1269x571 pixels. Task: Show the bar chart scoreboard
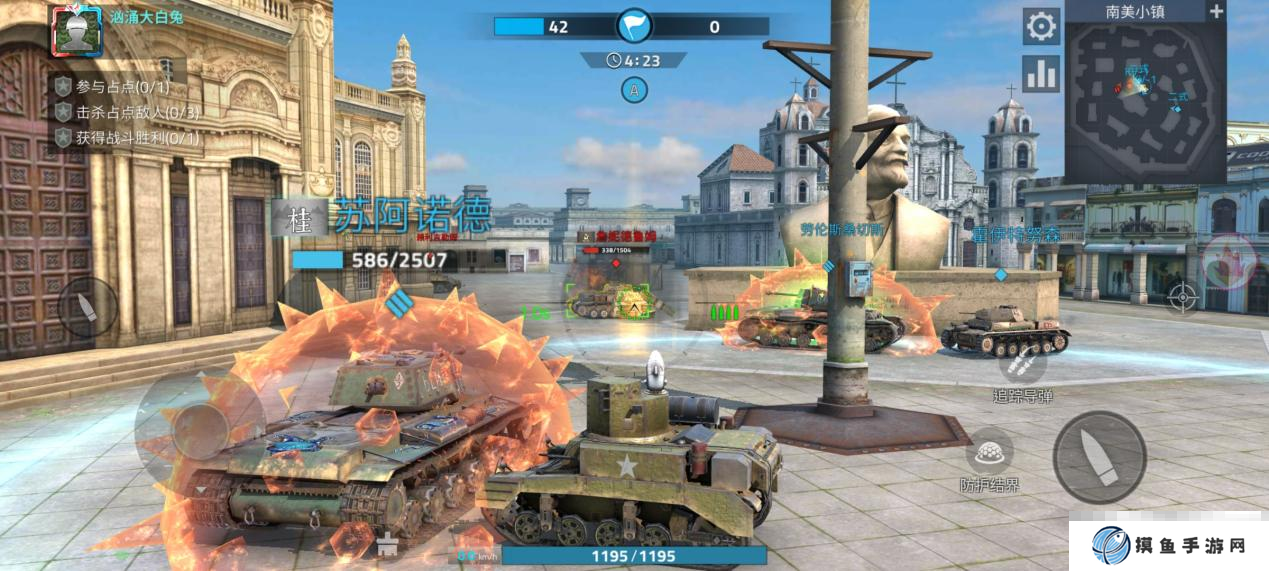pos(1041,74)
